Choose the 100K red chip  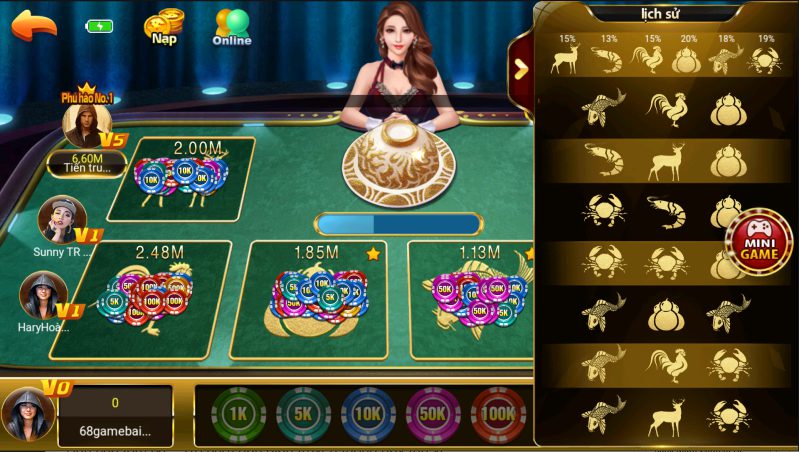[x=498, y=414]
